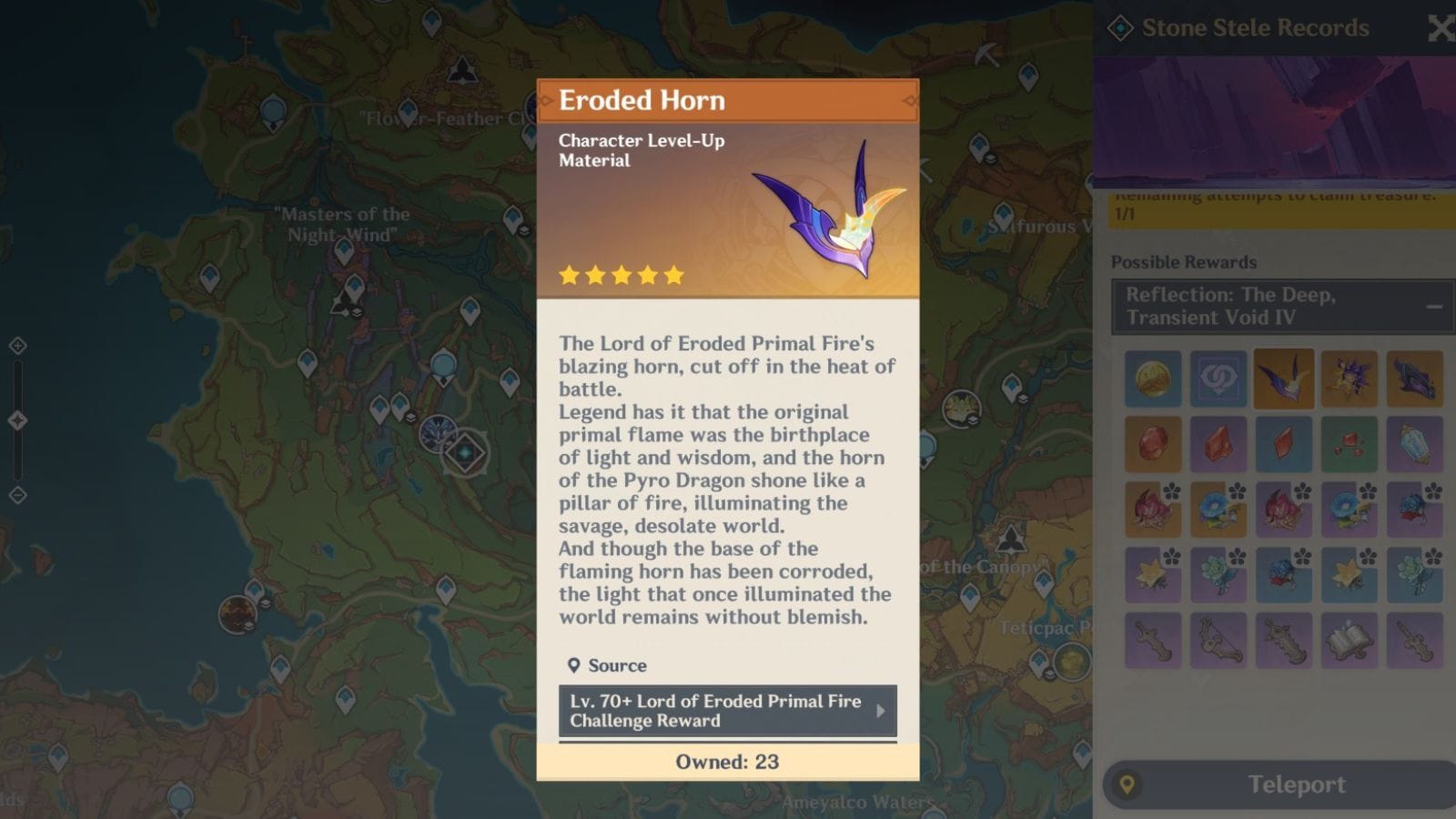Click the purple dragon weapon material reward icon

click(1415, 378)
